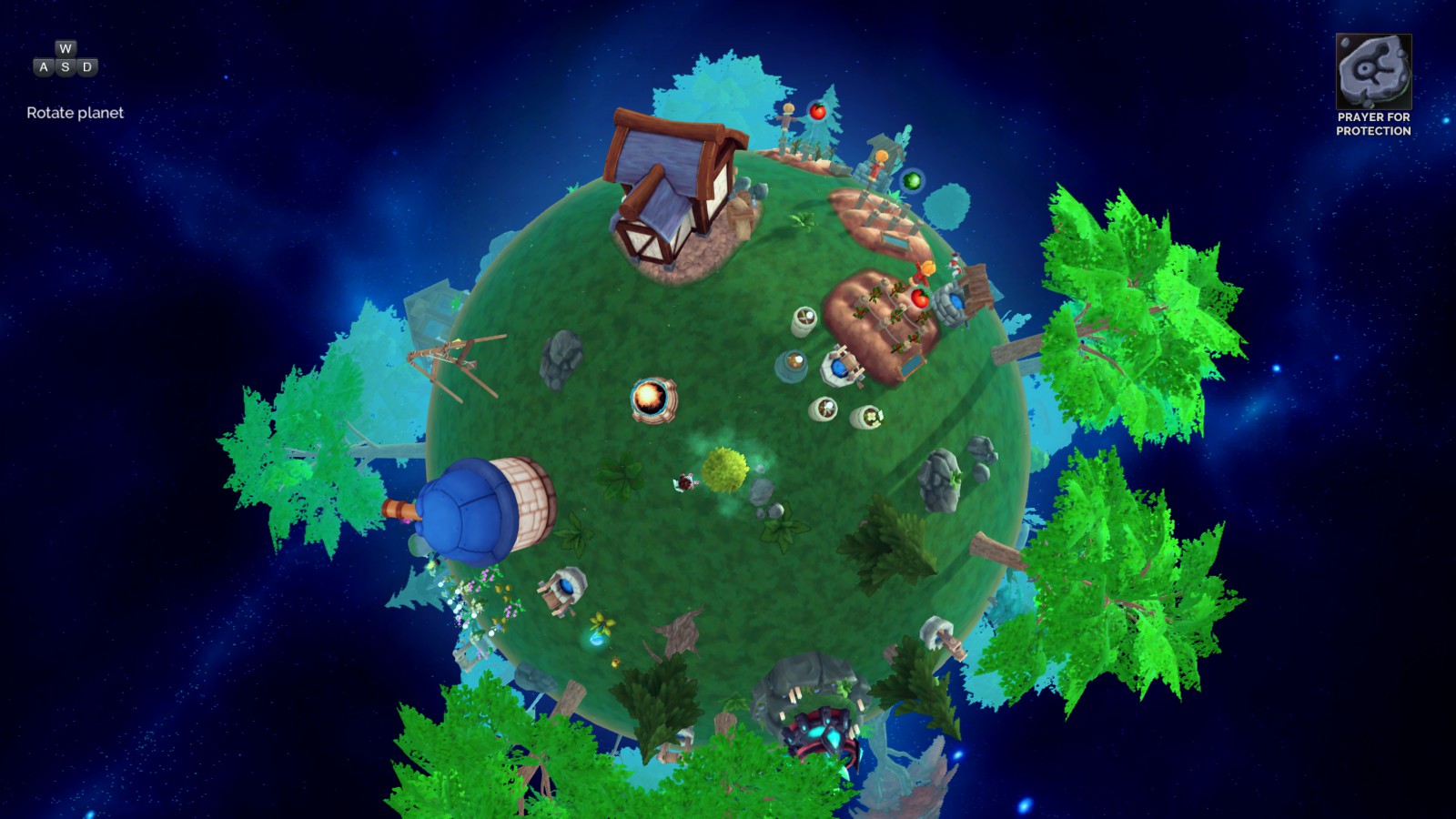Collect the tomato pickup near the top scarecrow

pyautogui.click(x=816, y=110)
